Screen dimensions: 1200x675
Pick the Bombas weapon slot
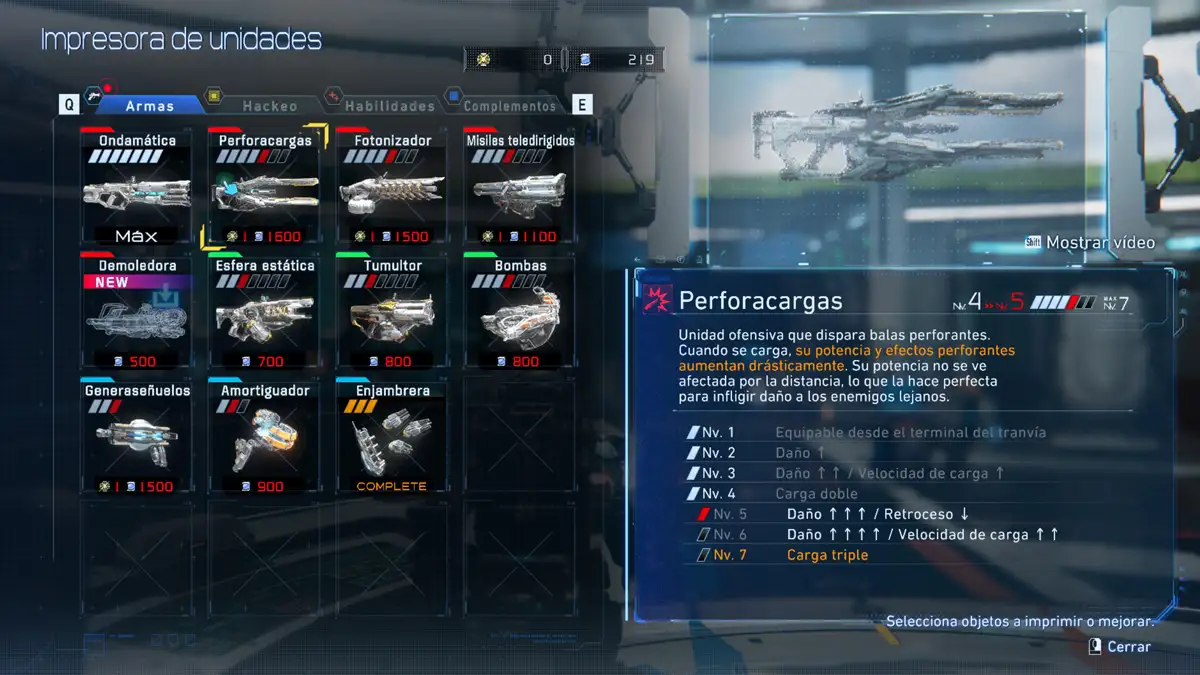tap(519, 313)
